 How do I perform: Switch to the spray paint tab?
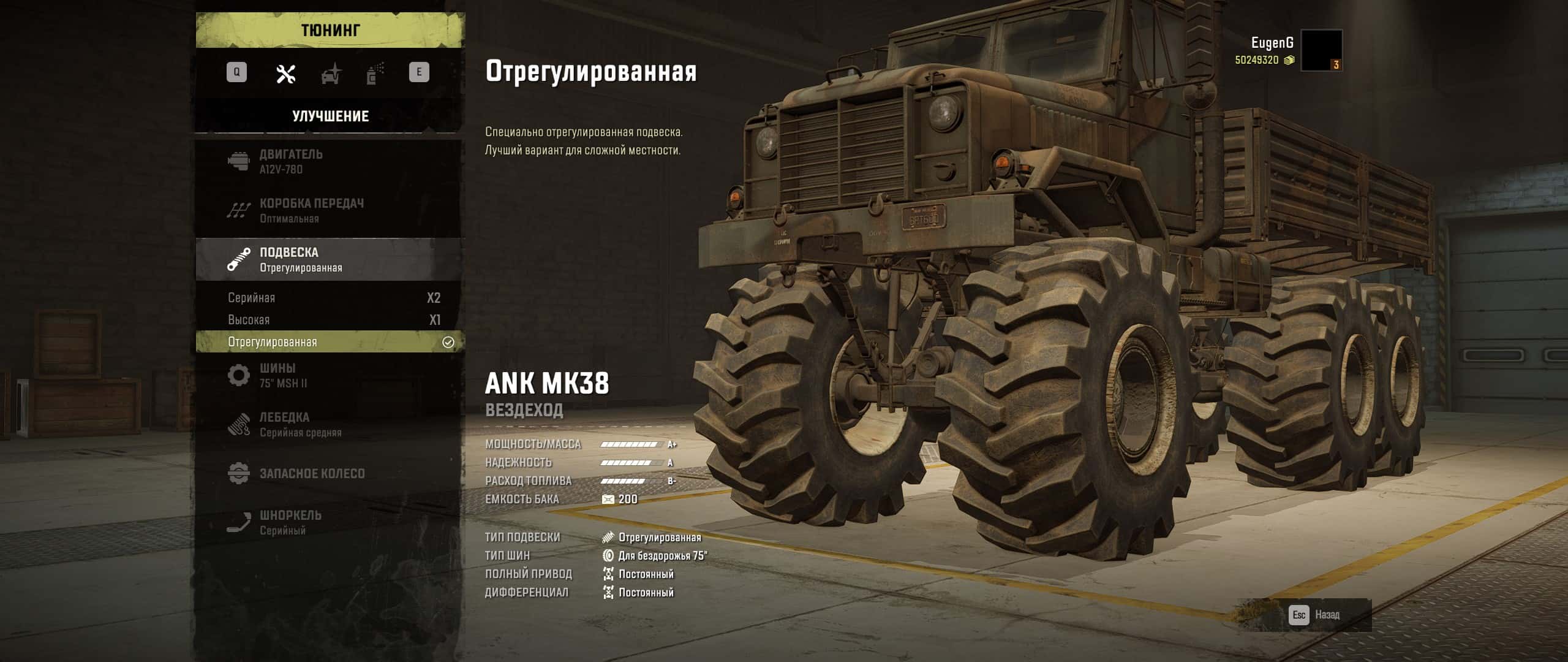[x=375, y=74]
